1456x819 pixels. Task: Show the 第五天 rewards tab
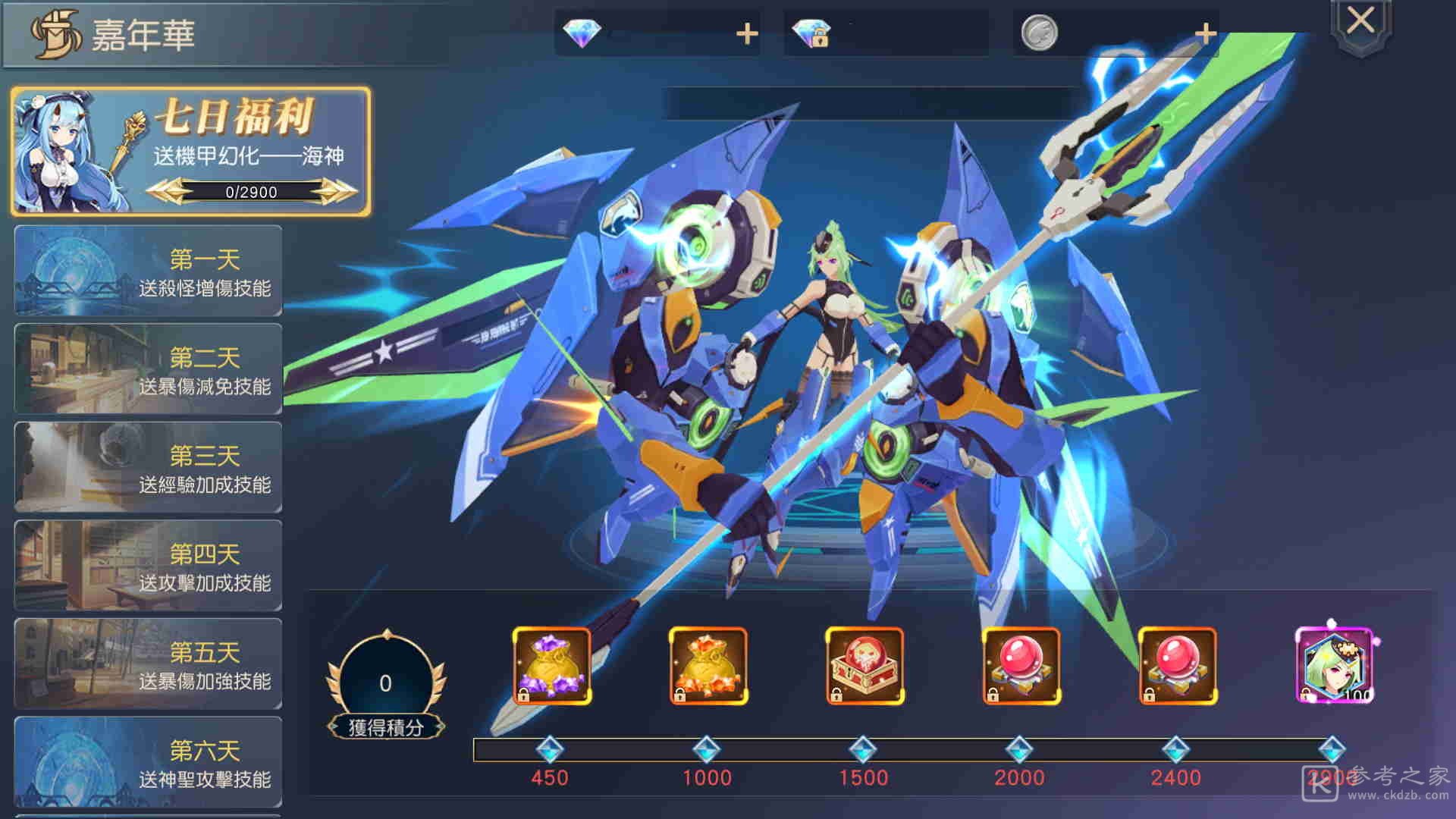pos(149,665)
